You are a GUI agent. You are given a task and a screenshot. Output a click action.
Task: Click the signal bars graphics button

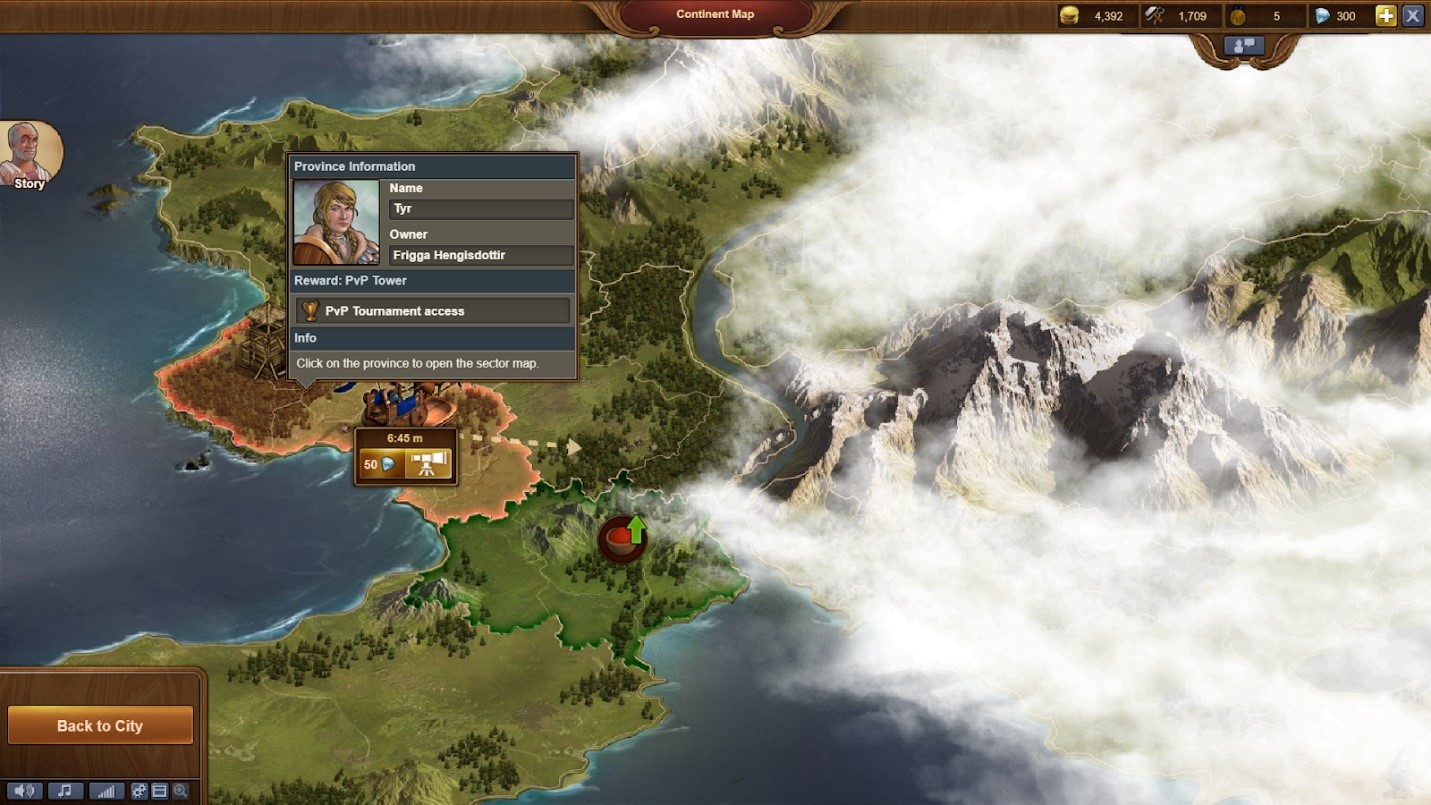pyautogui.click(x=106, y=791)
